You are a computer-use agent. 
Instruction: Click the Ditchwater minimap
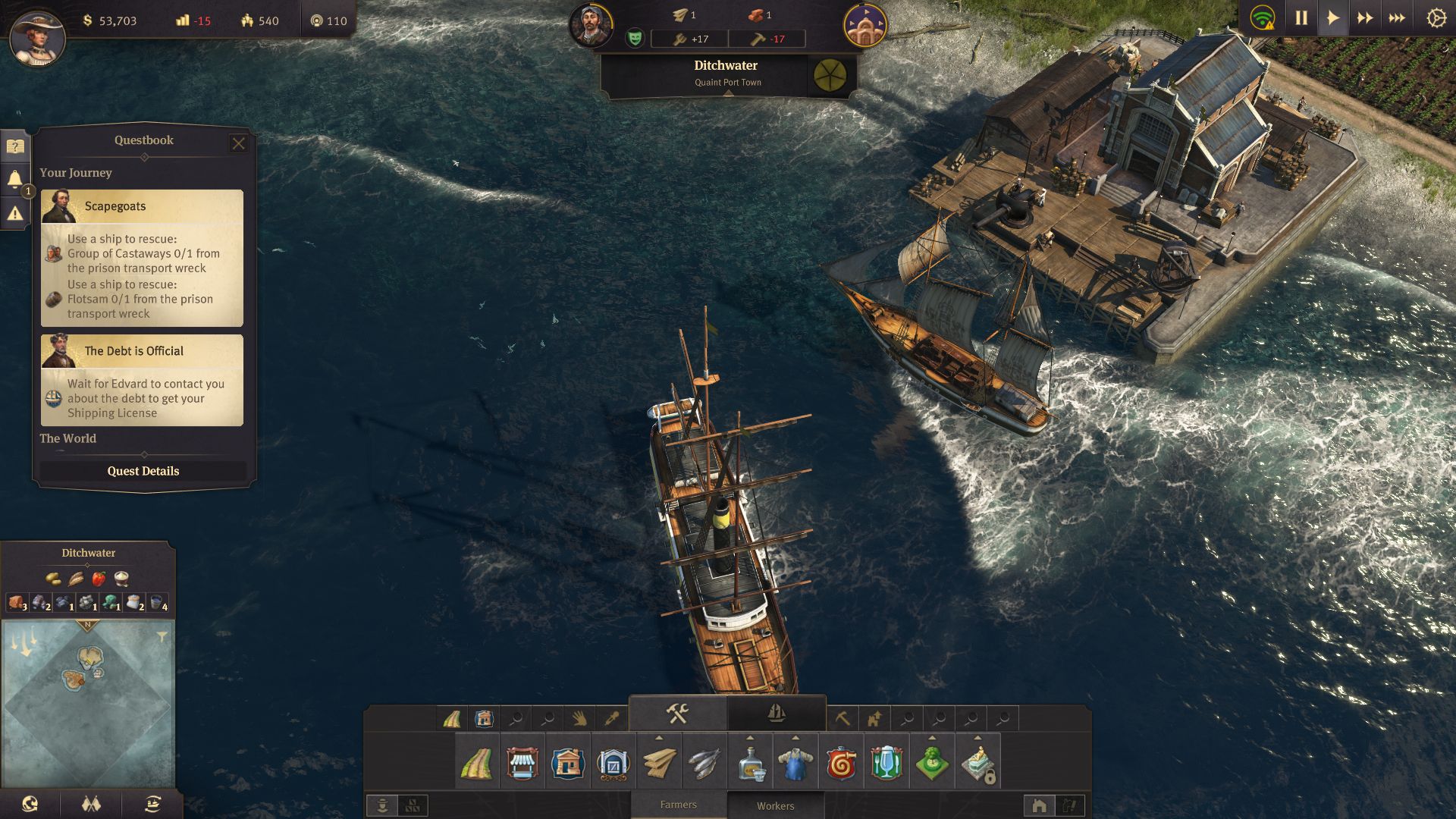pos(88,705)
